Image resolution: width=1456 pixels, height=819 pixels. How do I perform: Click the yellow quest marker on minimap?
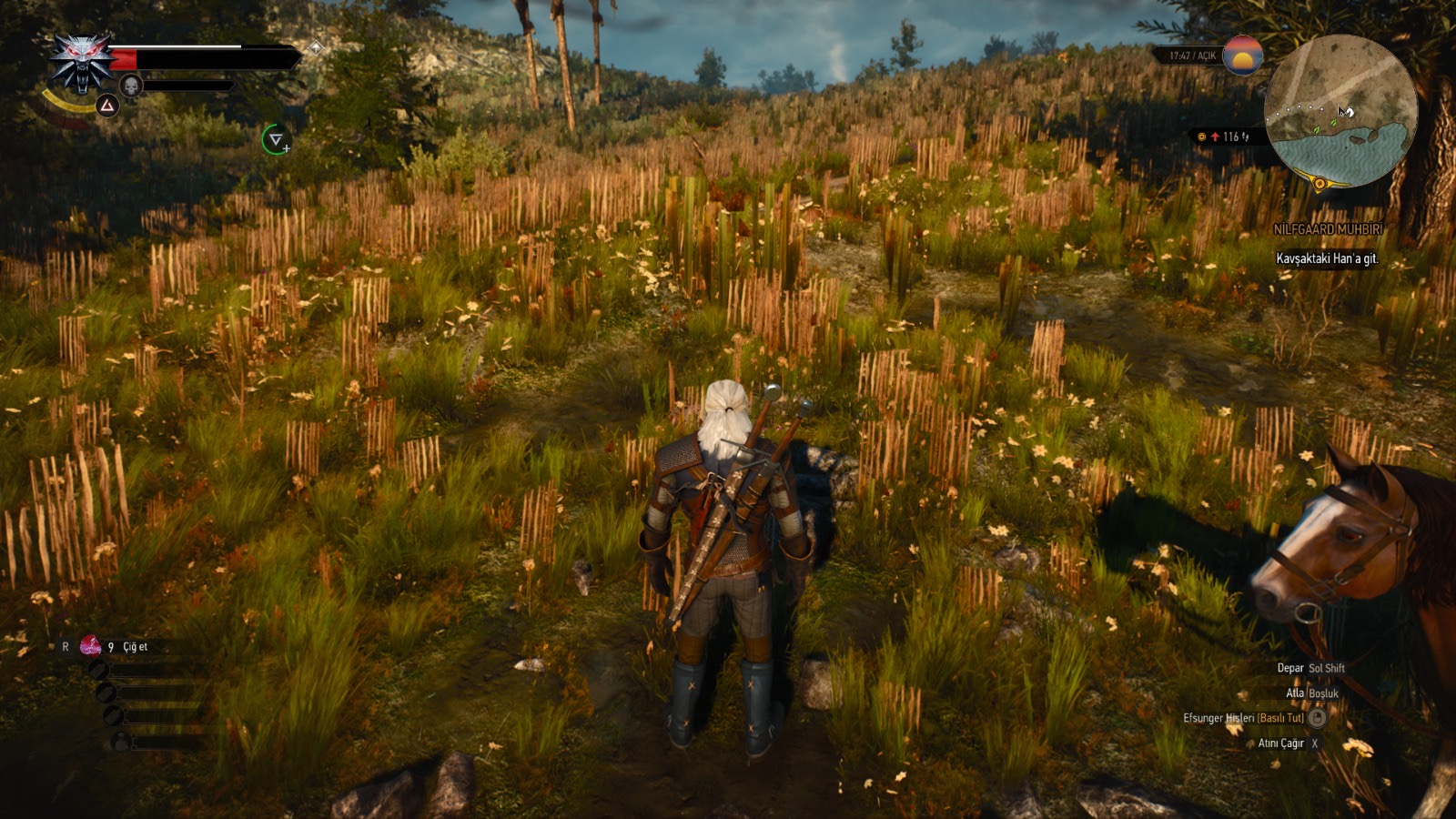click(1319, 184)
